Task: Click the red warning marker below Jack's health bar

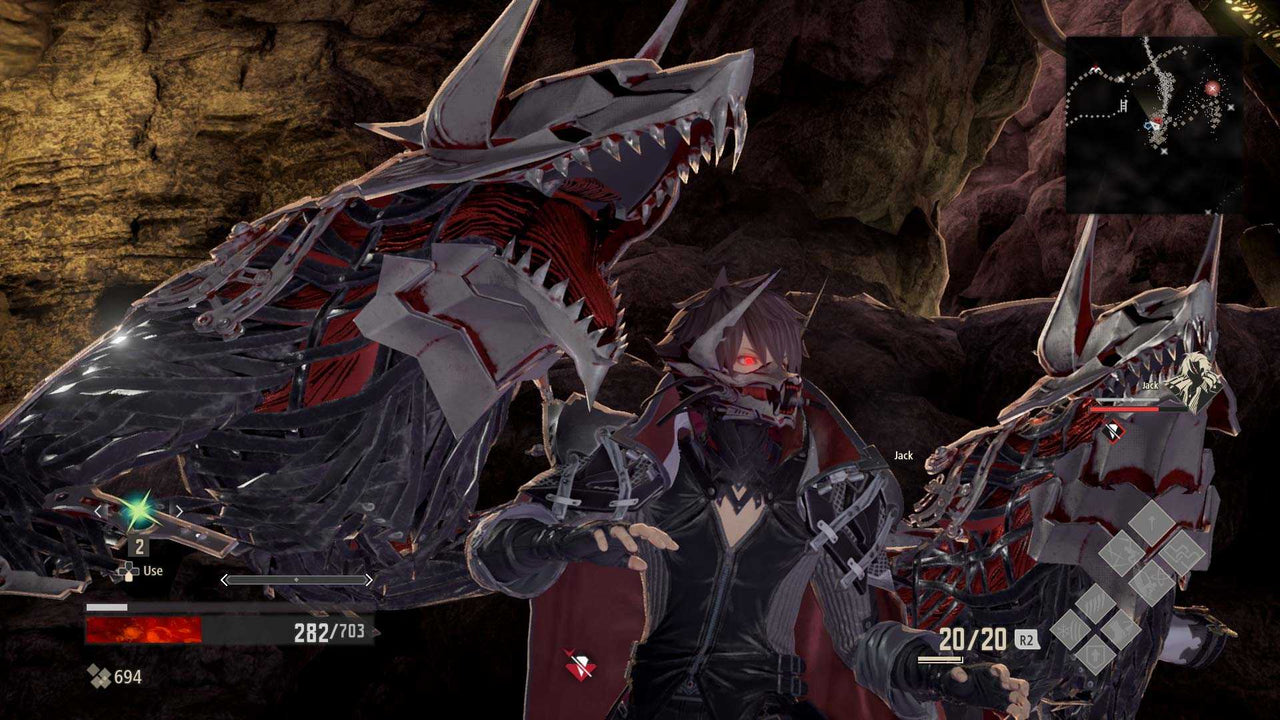Action: click(1113, 431)
